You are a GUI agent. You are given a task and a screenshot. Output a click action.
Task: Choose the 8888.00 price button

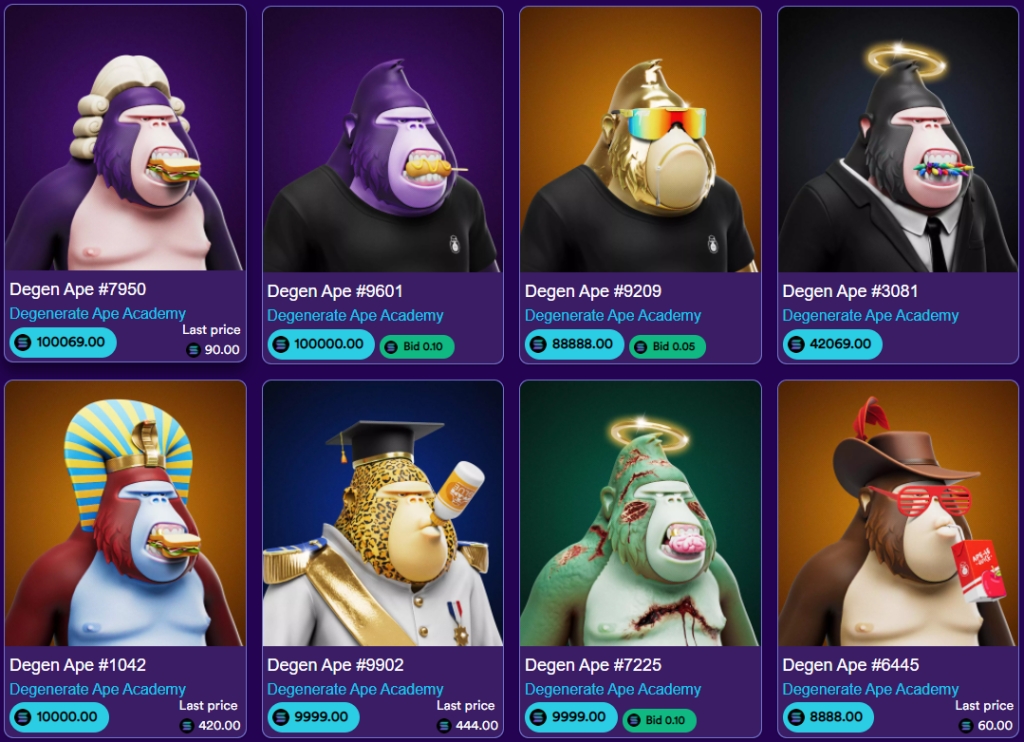tap(828, 716)
